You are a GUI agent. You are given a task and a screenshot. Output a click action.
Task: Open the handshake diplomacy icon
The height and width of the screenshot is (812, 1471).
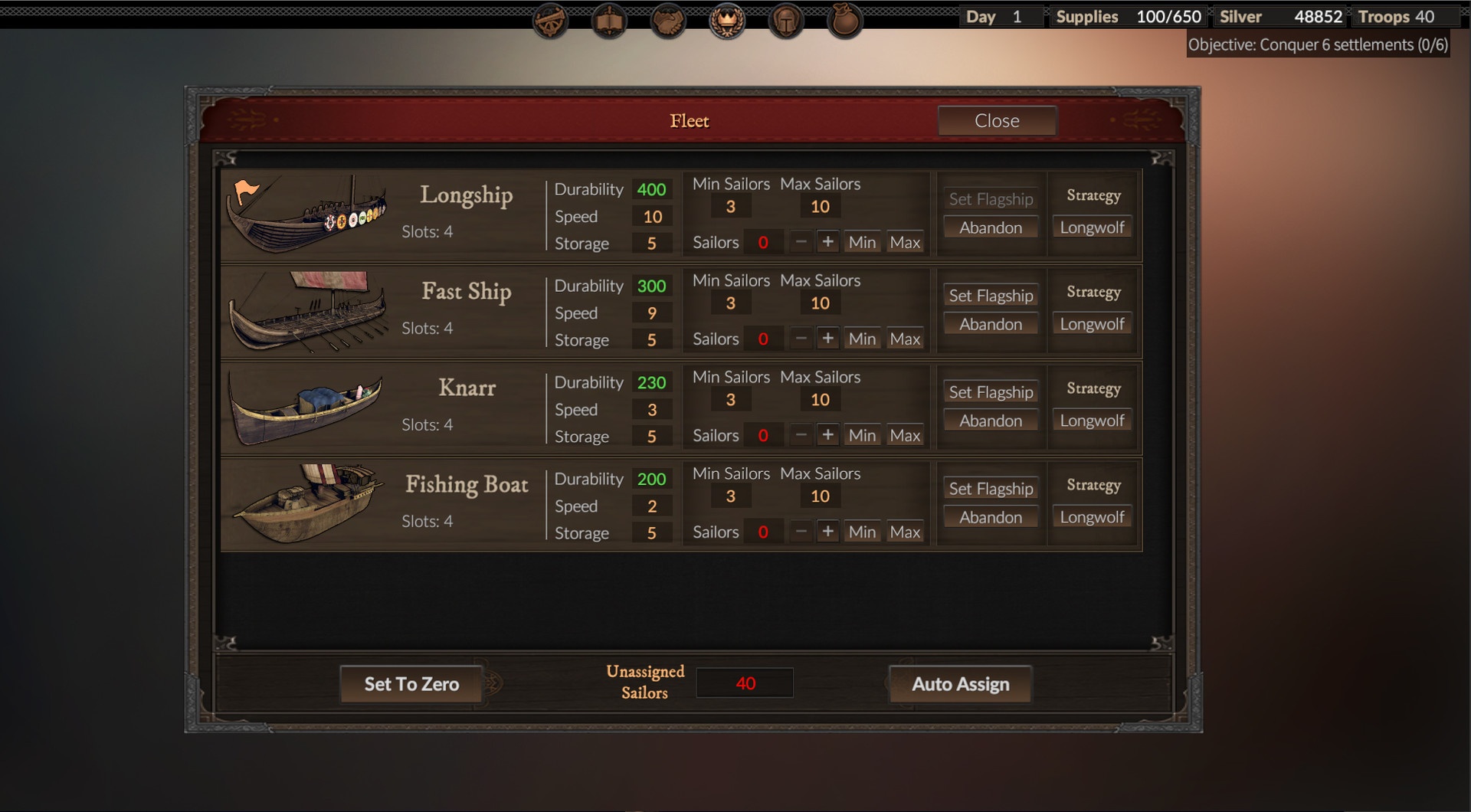point(668,21)
